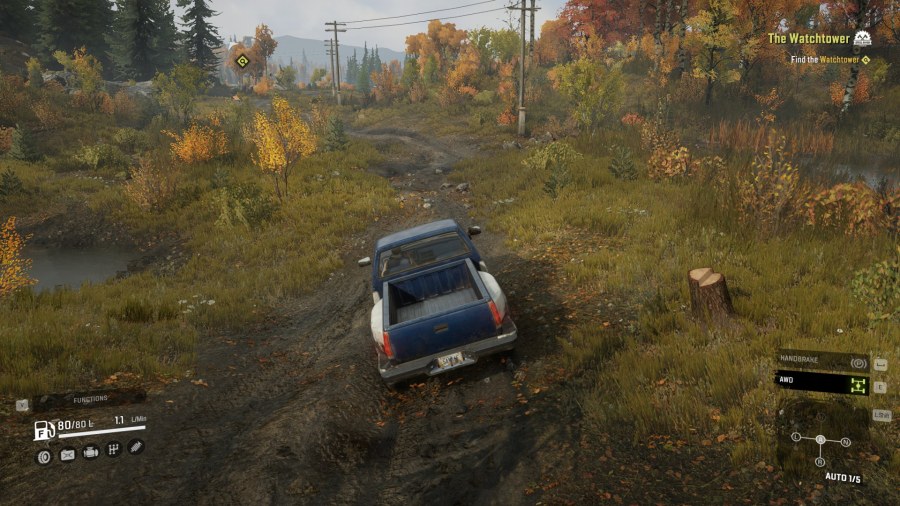The image size is (900, 506).
Task: Click the suspension status icon
Action: (136, 446)
